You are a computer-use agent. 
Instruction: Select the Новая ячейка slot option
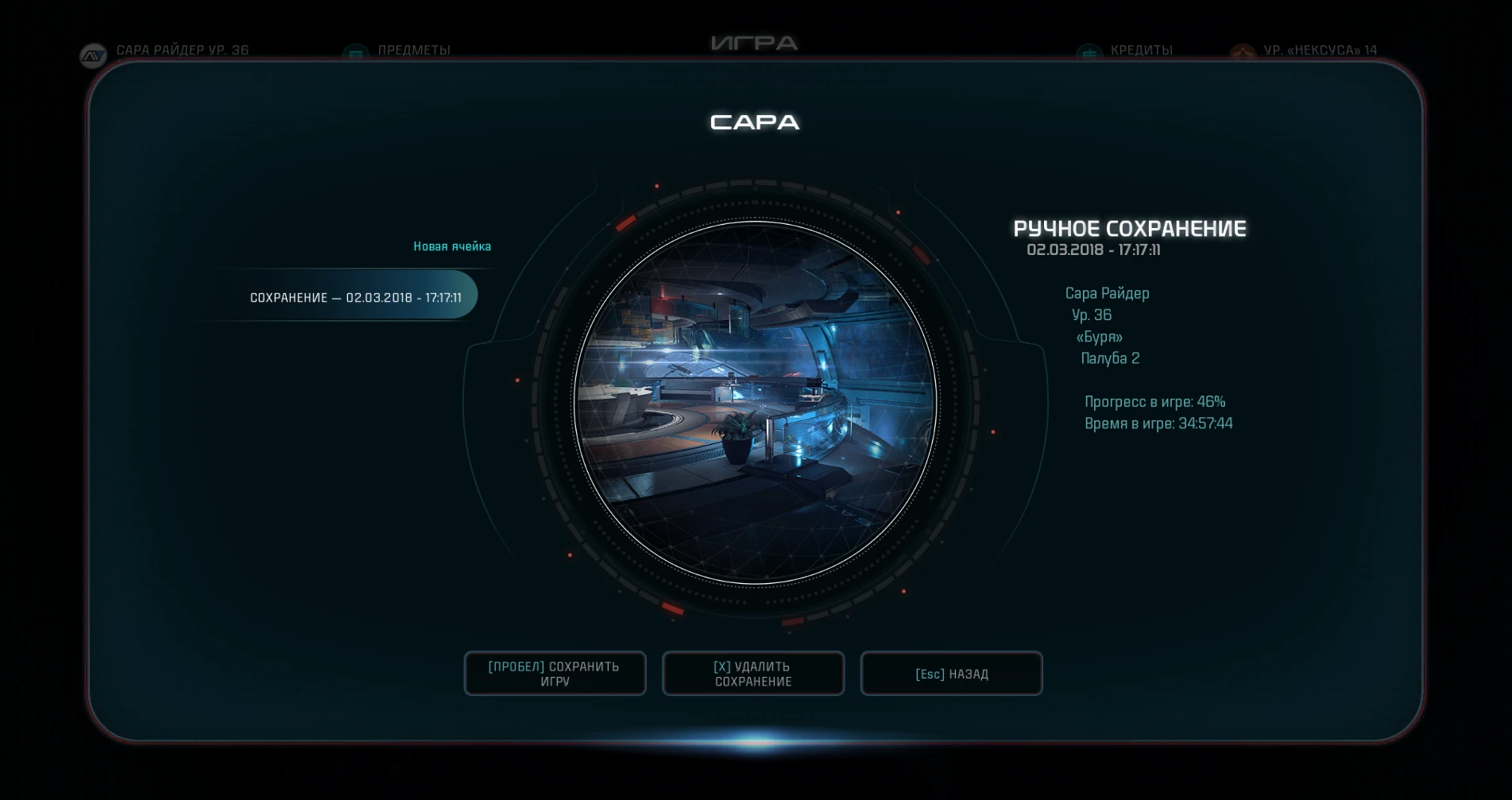(x=452, y=246)
